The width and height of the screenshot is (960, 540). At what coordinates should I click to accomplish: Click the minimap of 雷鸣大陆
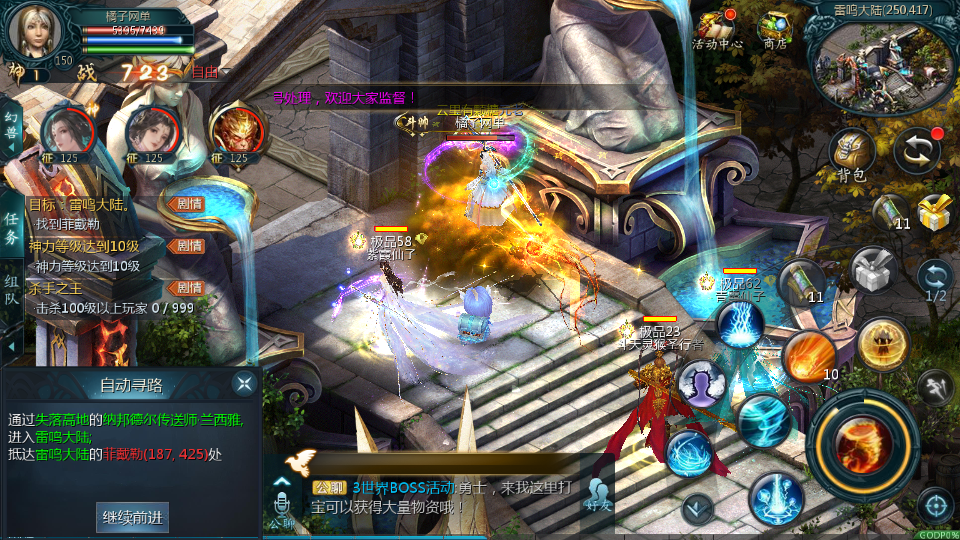(882, 64)
